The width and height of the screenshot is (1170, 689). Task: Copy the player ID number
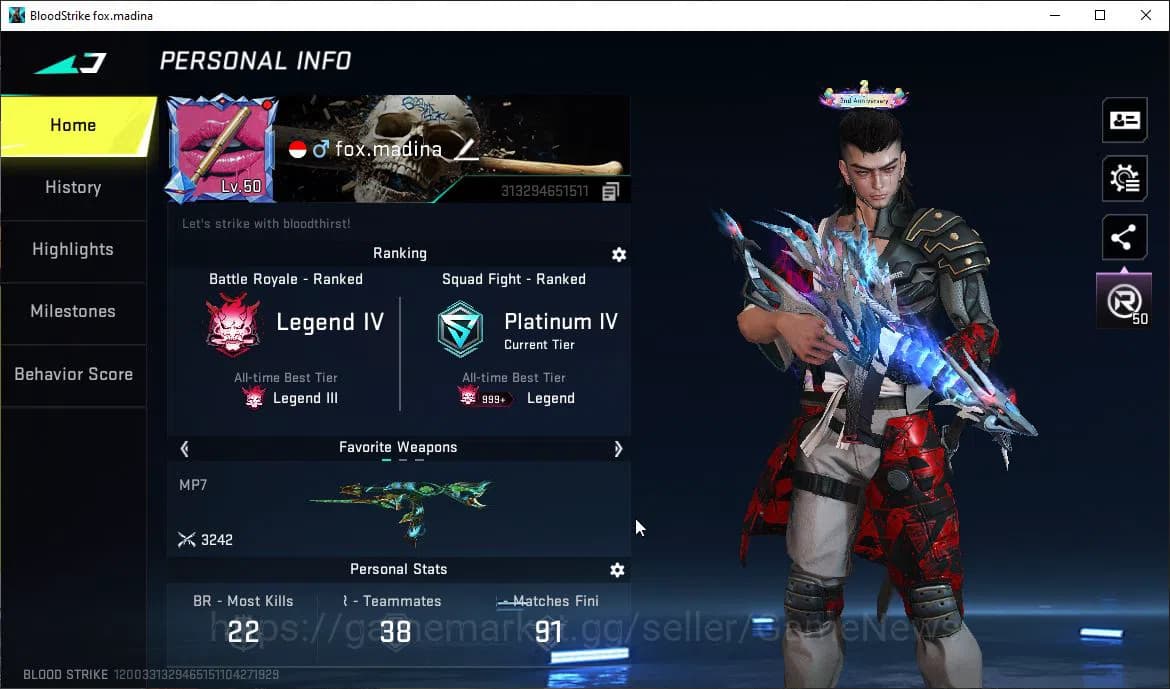pos(610,191)
